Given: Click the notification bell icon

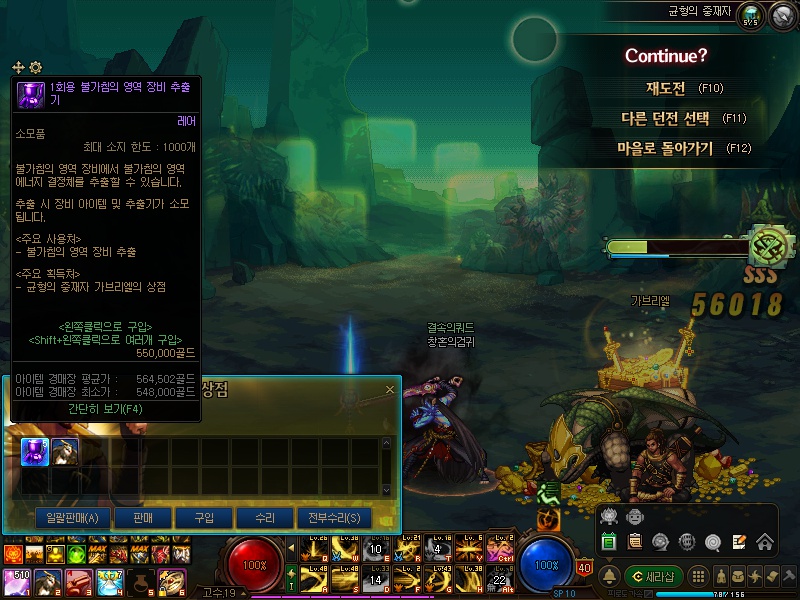Looking at the screenshot, I should tap(609, 576).
